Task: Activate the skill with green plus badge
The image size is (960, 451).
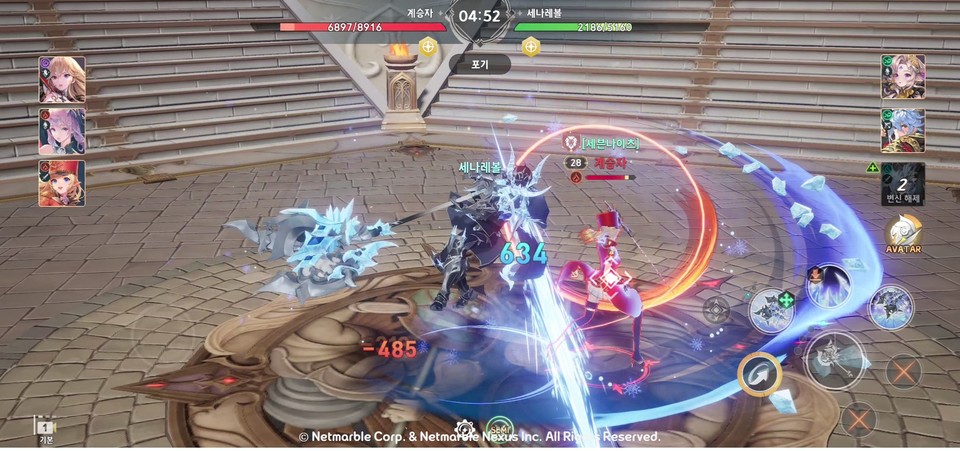Action: point(771,309)
